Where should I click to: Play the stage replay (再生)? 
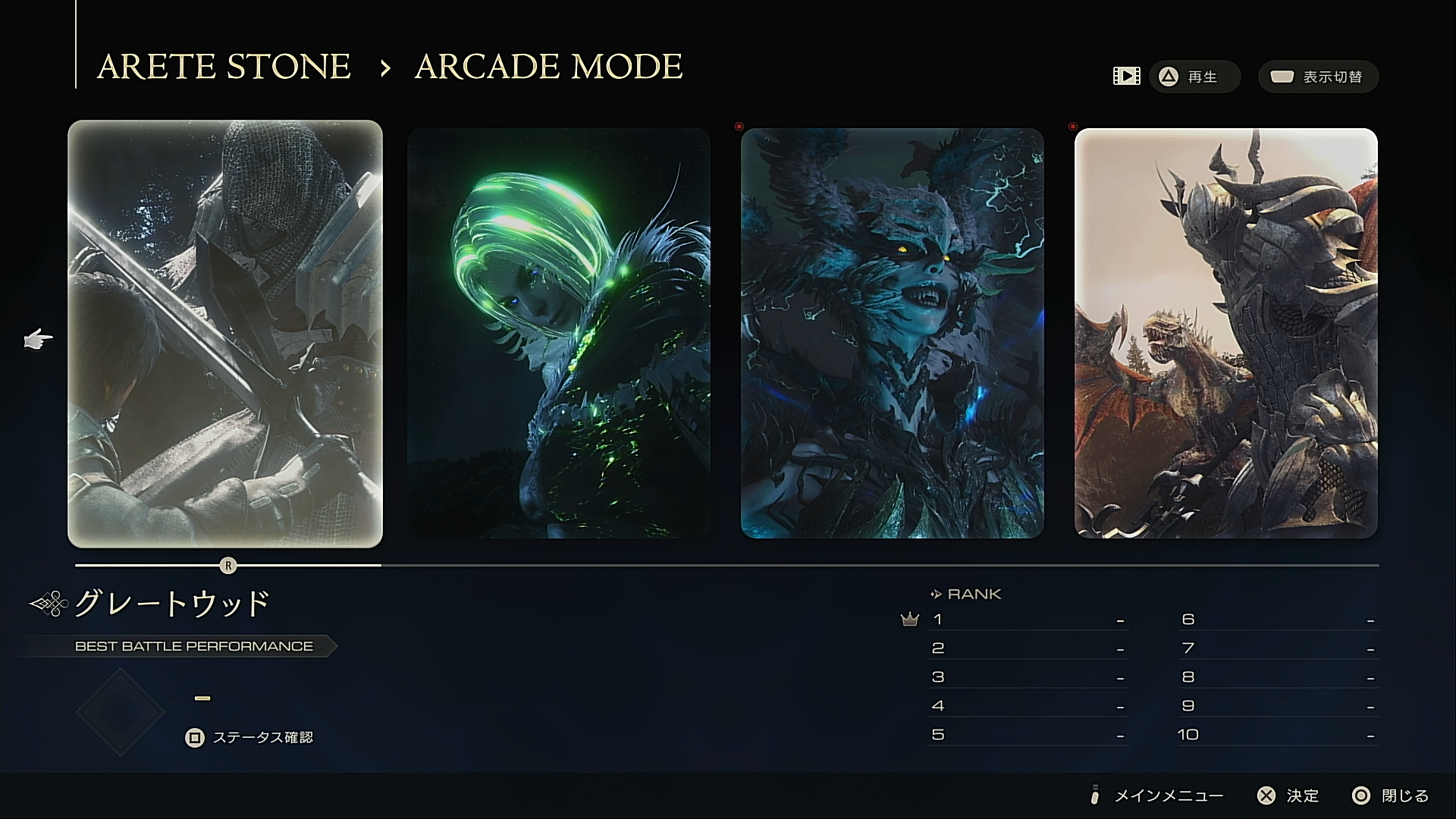pos(1194,77)
